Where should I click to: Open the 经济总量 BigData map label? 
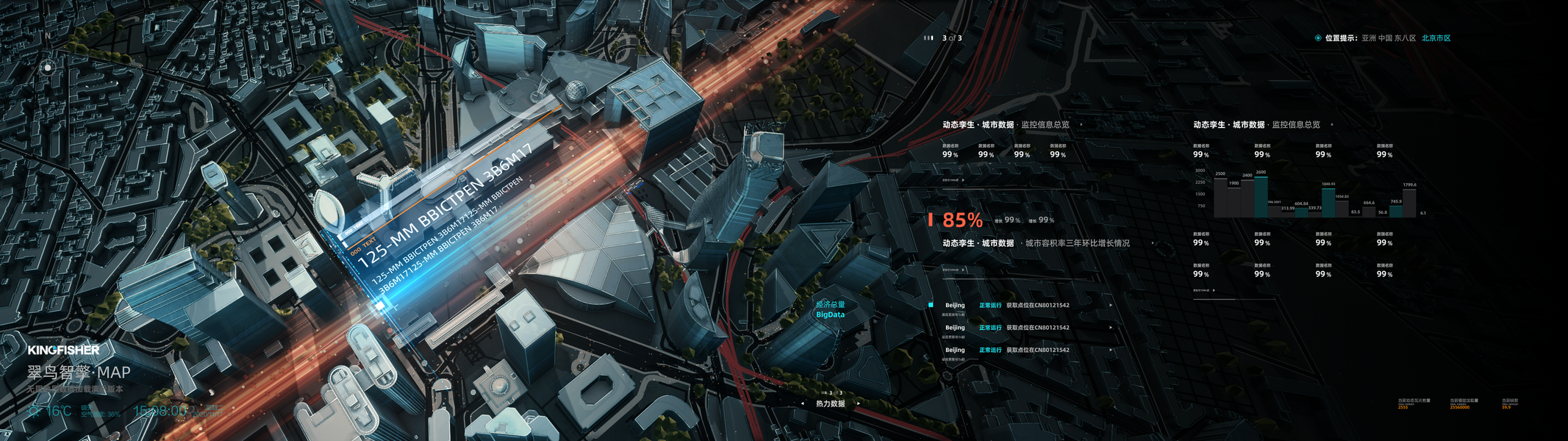pyautogui.click(x=830, y=309)
